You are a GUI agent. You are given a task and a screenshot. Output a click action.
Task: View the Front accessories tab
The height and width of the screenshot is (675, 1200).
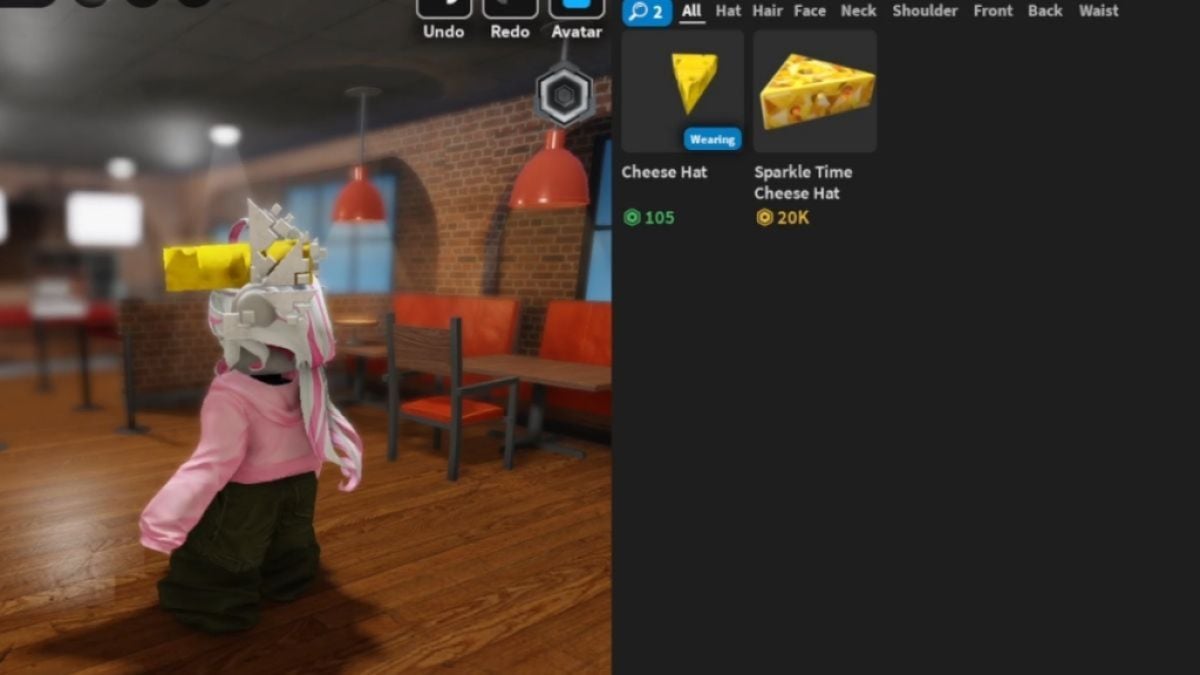[x=993, y=12]
